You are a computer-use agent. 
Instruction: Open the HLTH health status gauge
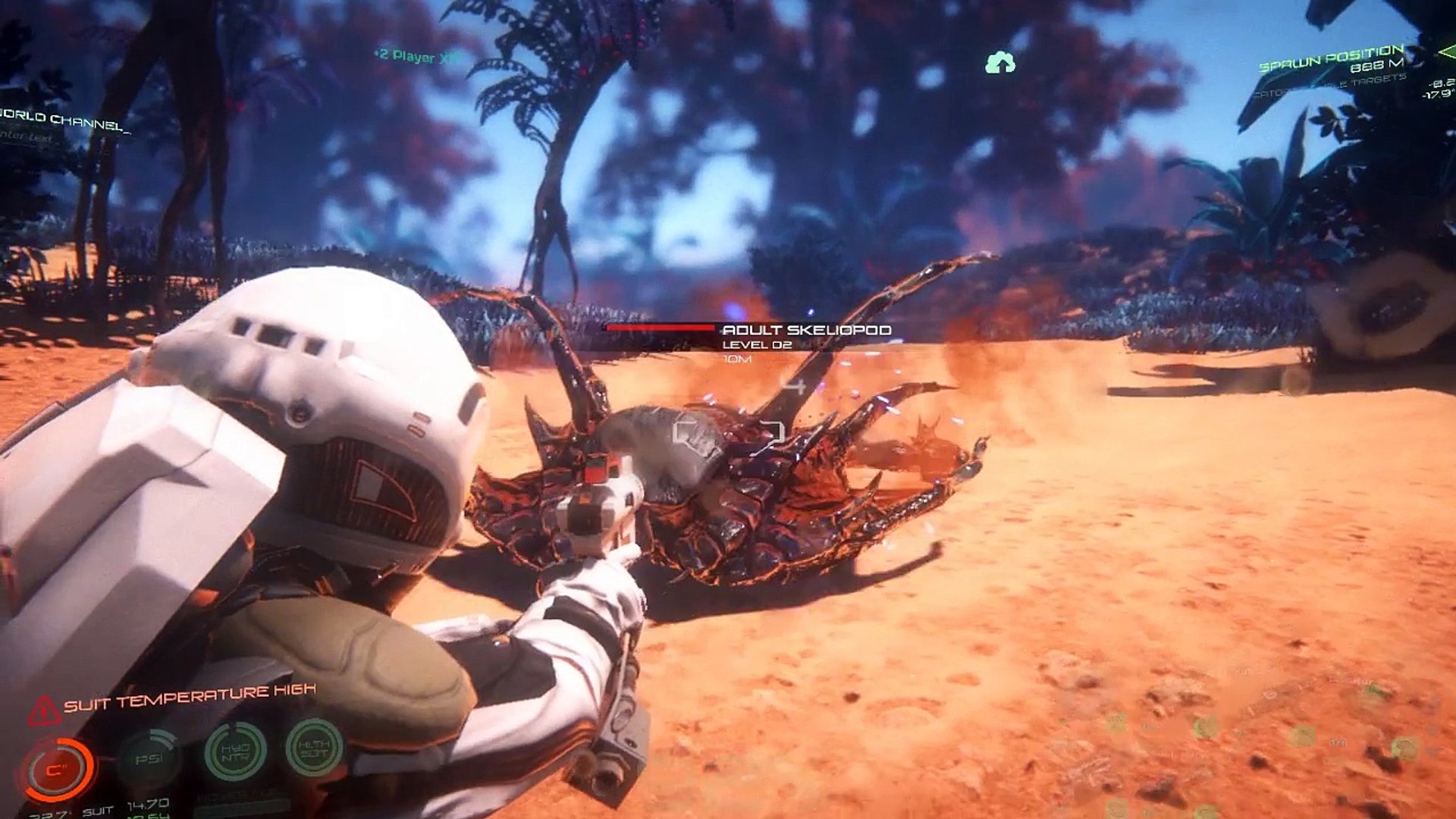(314, 748)
